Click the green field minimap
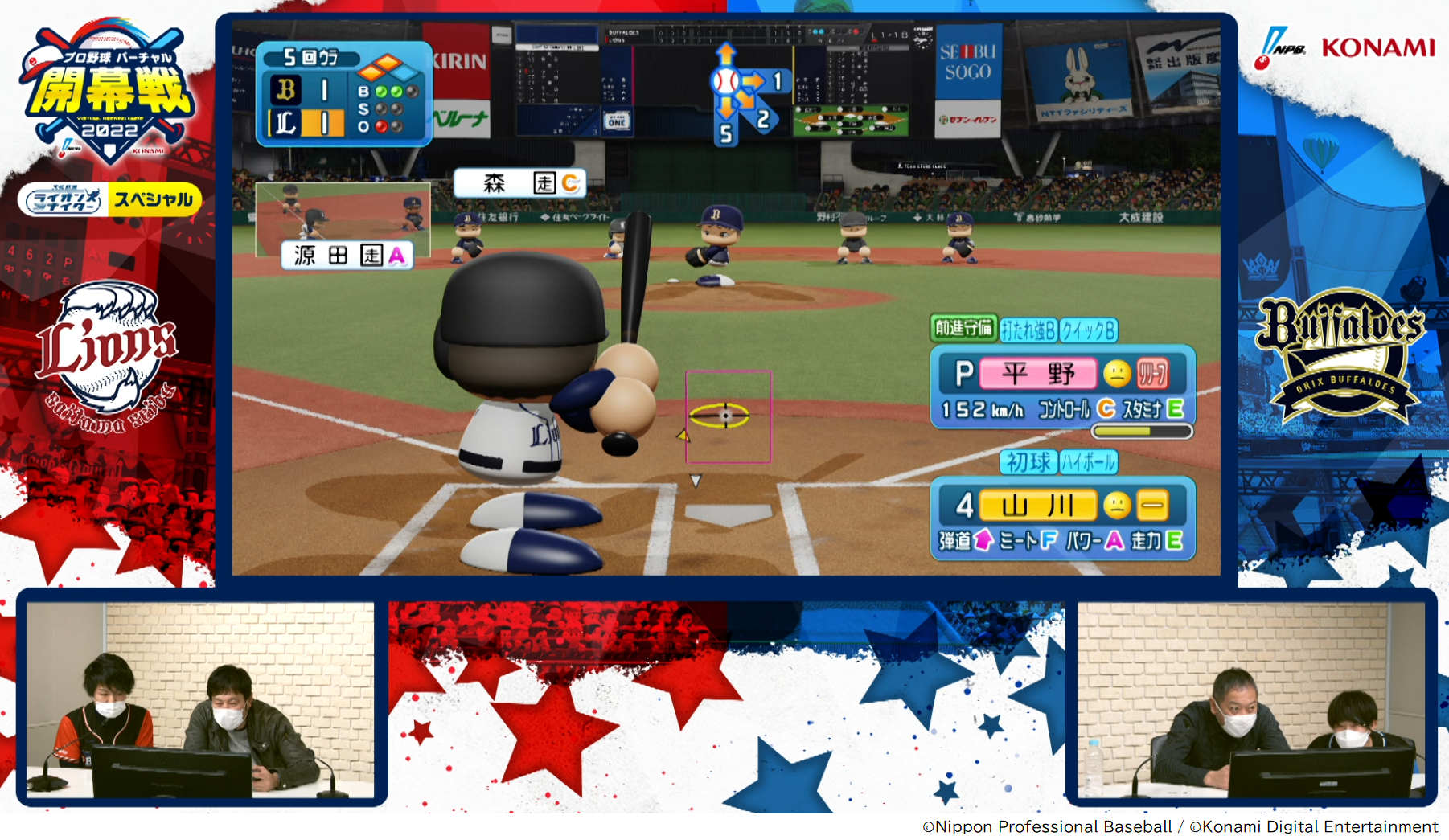Viewport: 1449px width, 840px height. (851, 121)
